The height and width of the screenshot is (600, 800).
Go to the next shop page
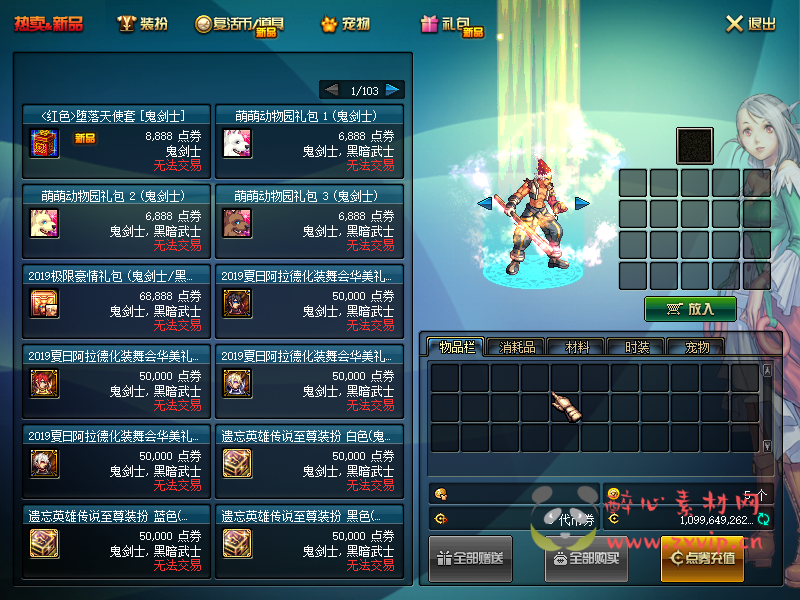click(x=393, y=90)
